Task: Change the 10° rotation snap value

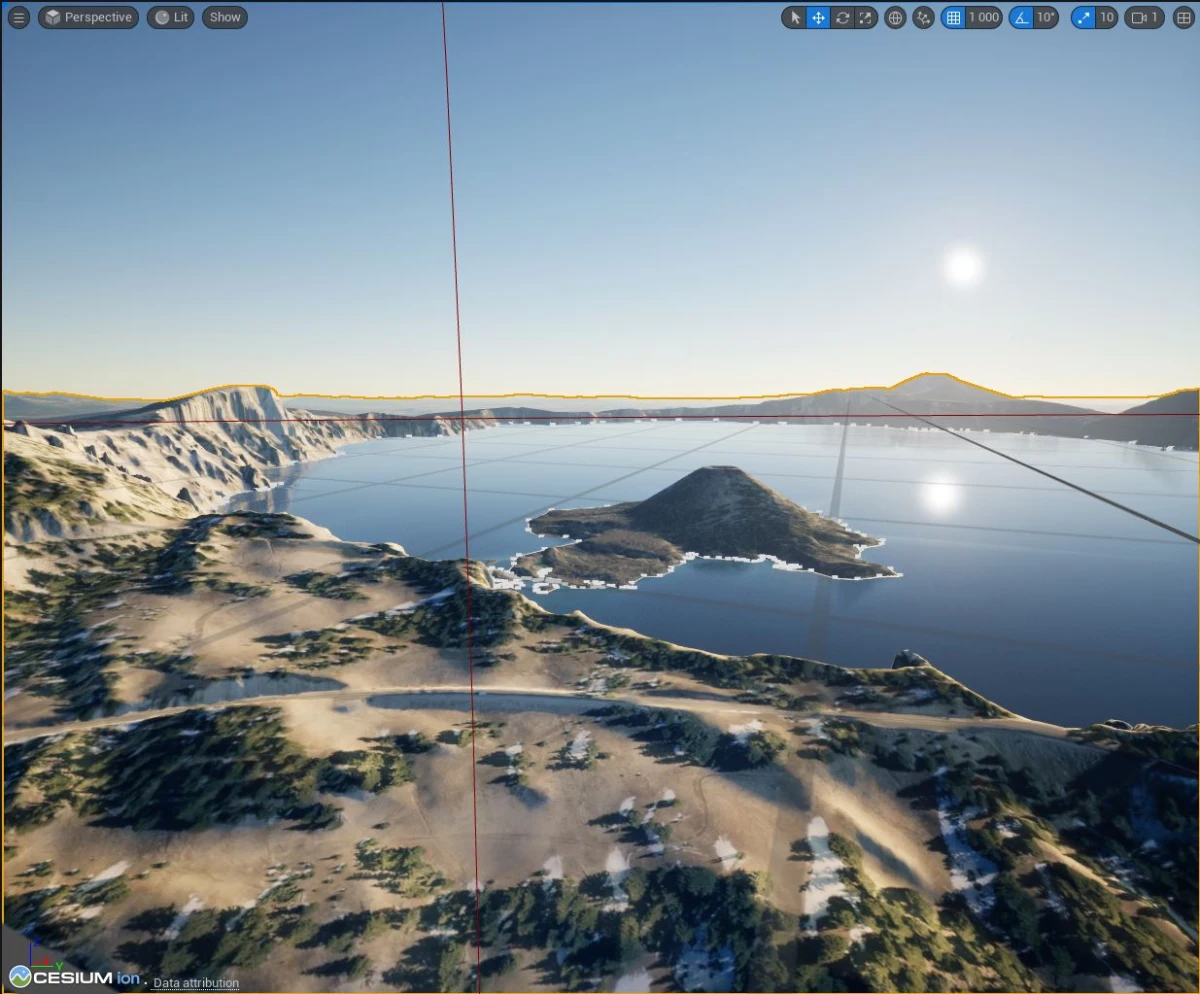Action: pos(1046,17)
